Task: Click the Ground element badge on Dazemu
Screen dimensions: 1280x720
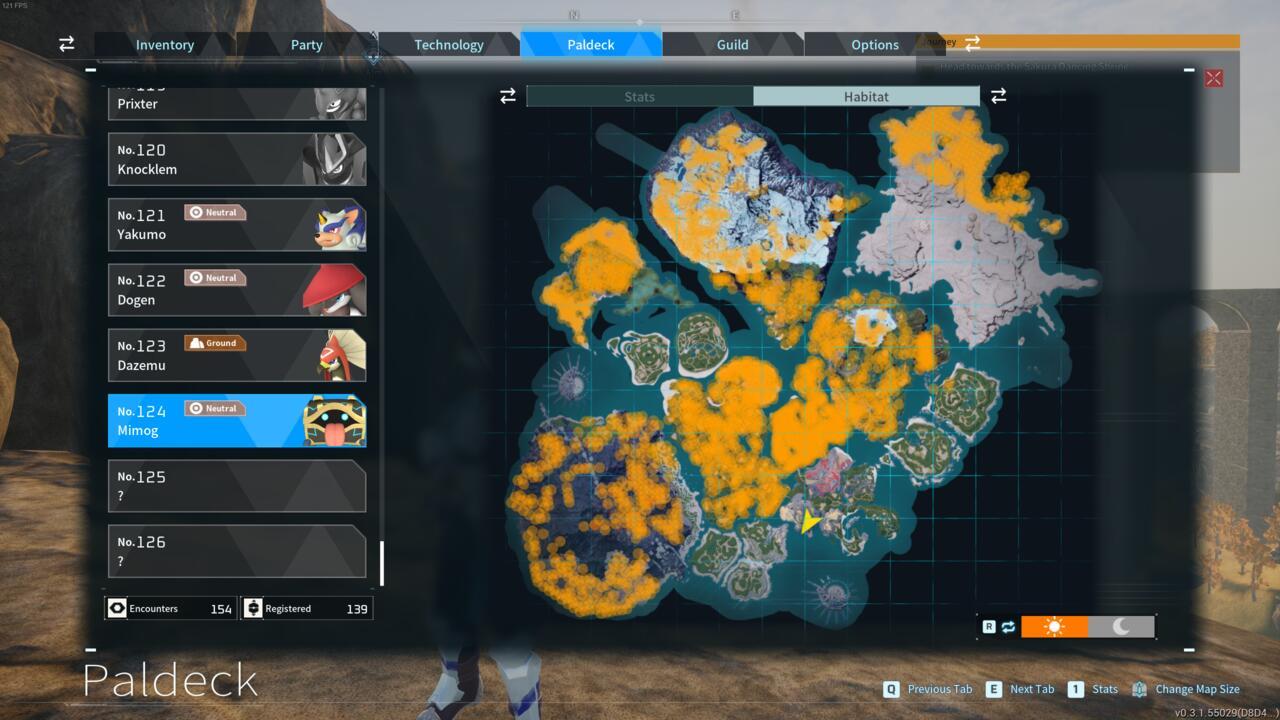Action: click(x=215, y=342)
